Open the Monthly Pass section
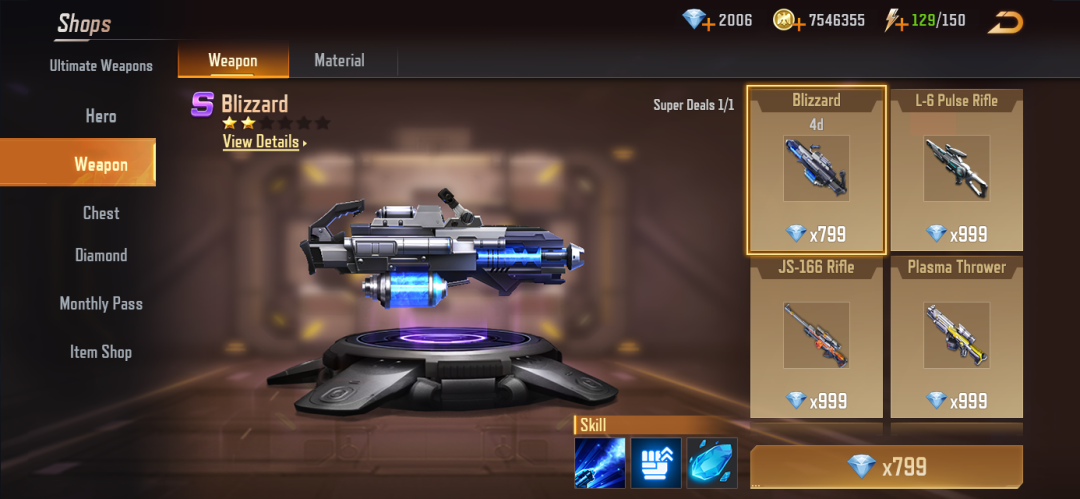Screen dimensions: 1080x499 pyautogui.click(x=101, y=304)
